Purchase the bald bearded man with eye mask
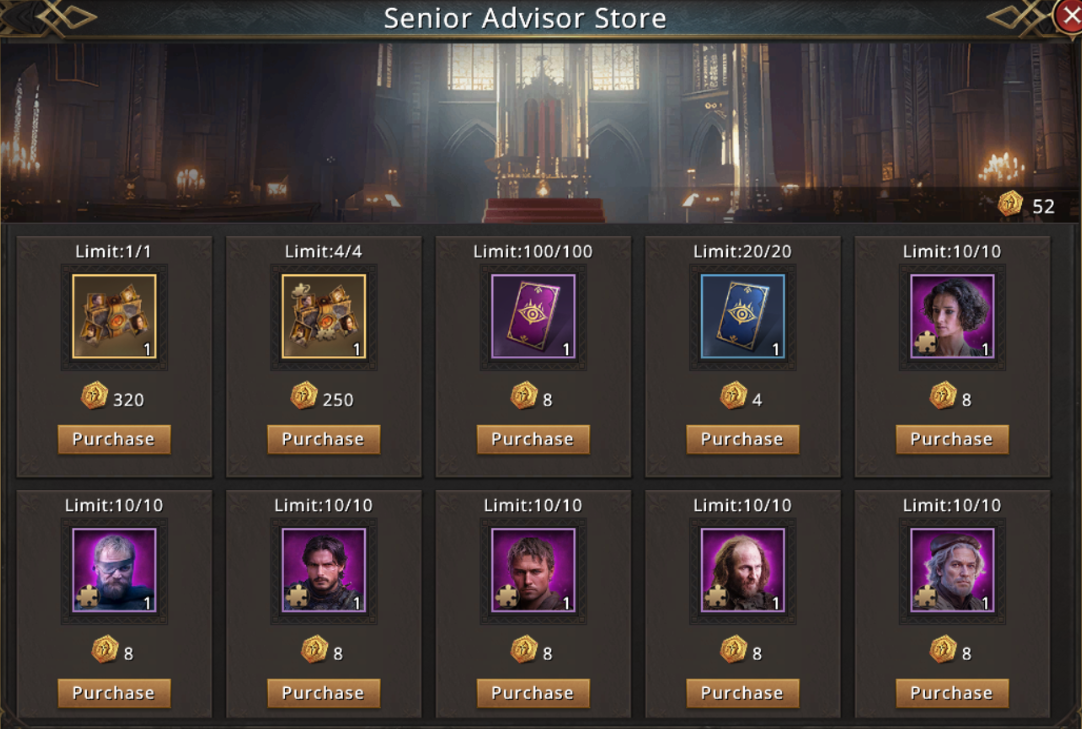The image size is (1082, 729). point(114,693)
